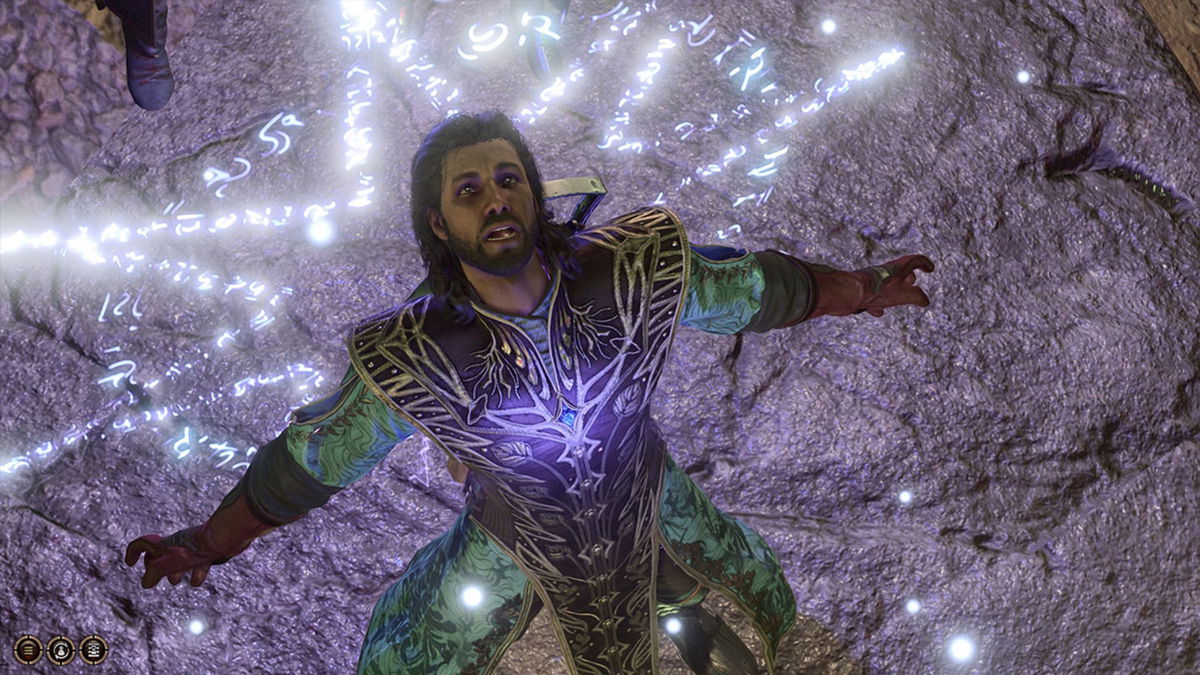Click the character swap icon with circular arrows
This screenshot has width=1200, height=675.
61,650
